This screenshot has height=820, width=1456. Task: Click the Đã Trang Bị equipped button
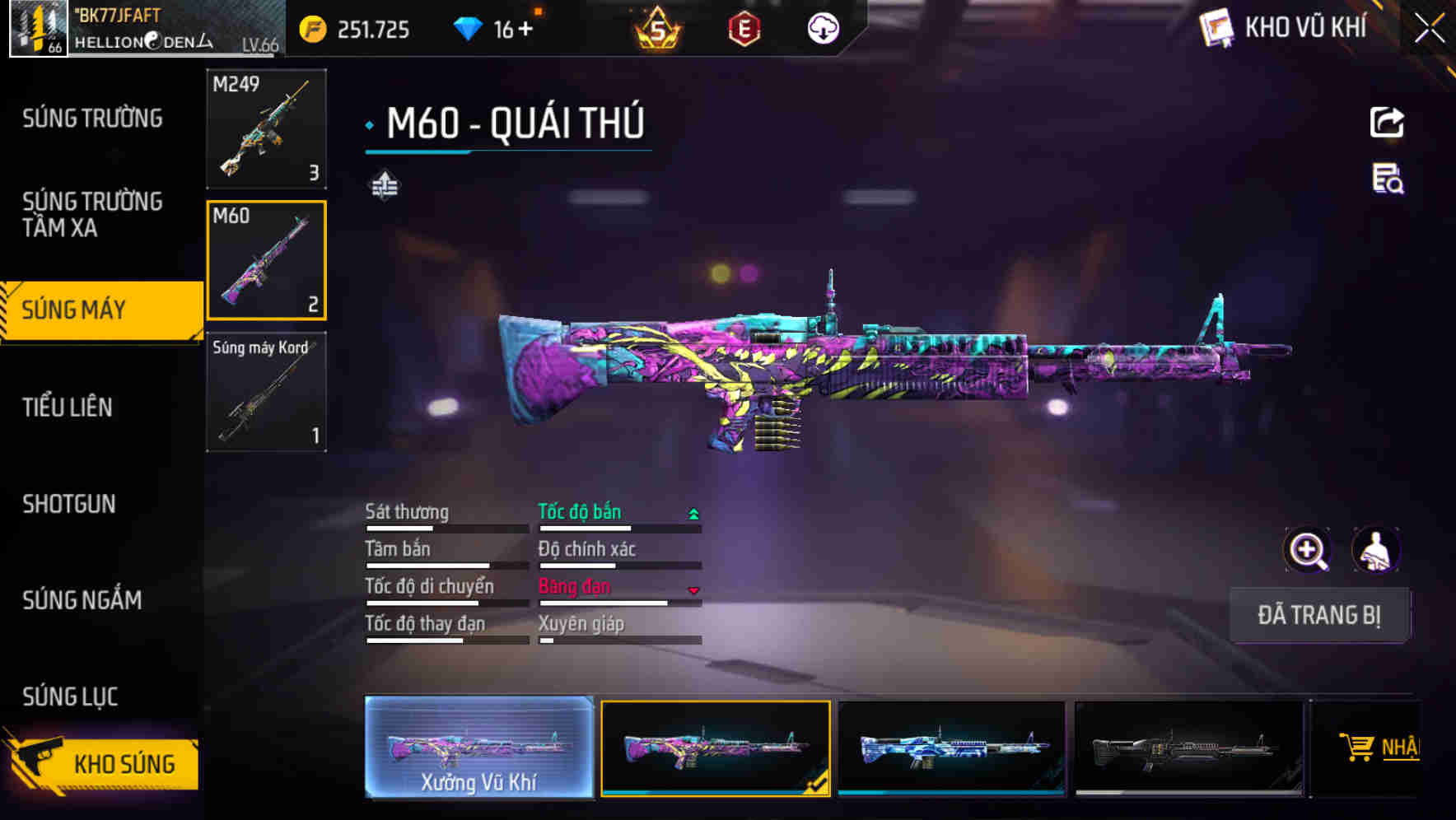pyautogui.click(x=1318, y=615)
